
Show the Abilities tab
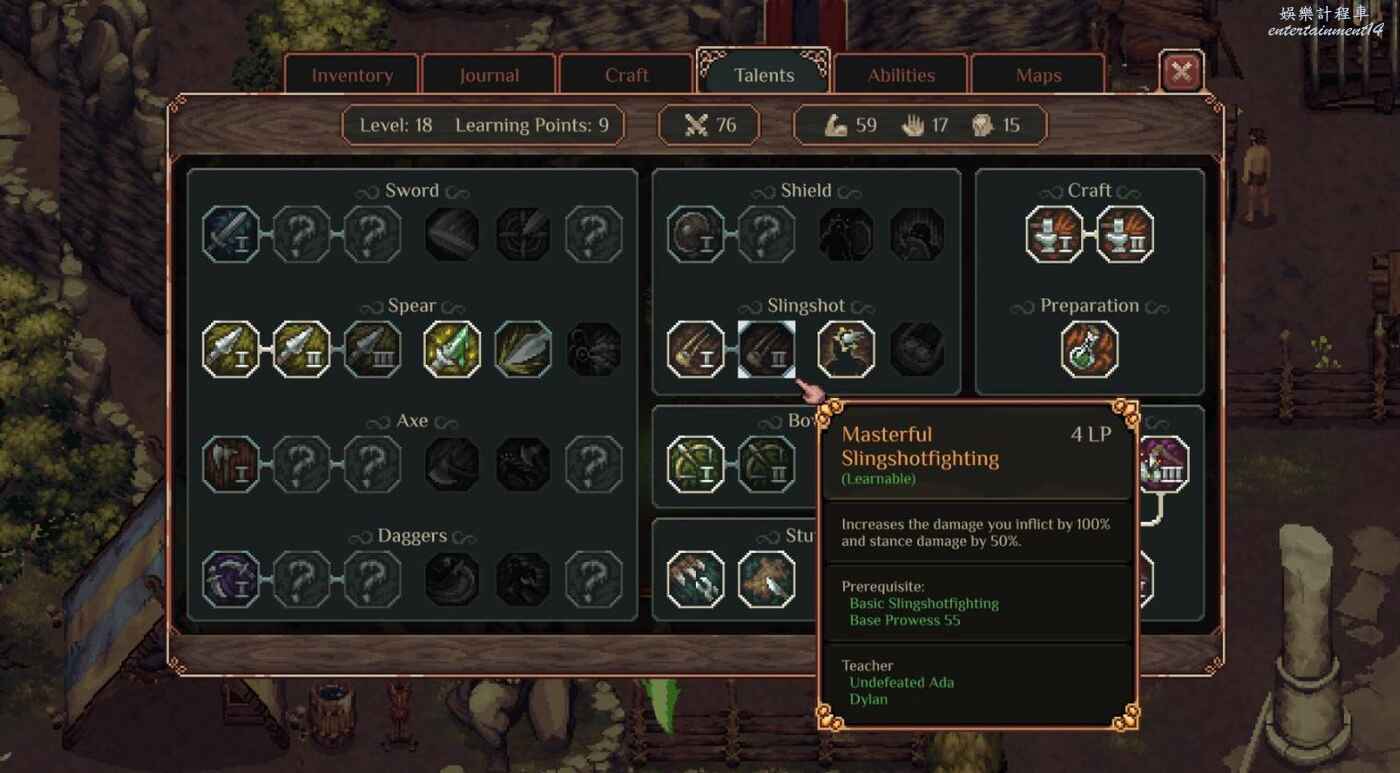pos(901,76)
